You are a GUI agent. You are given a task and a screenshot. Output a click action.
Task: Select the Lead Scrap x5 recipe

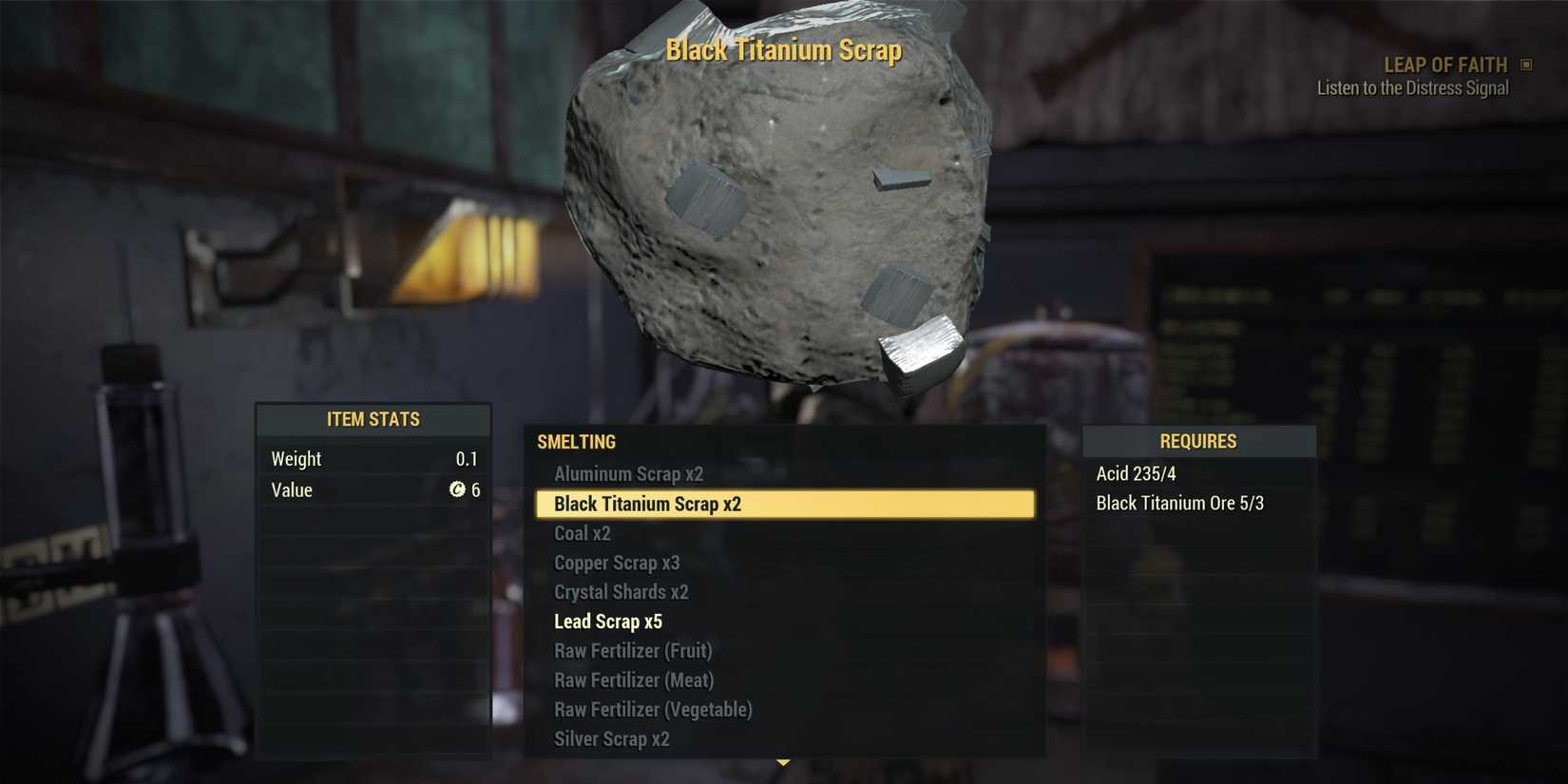pos(609,621)
